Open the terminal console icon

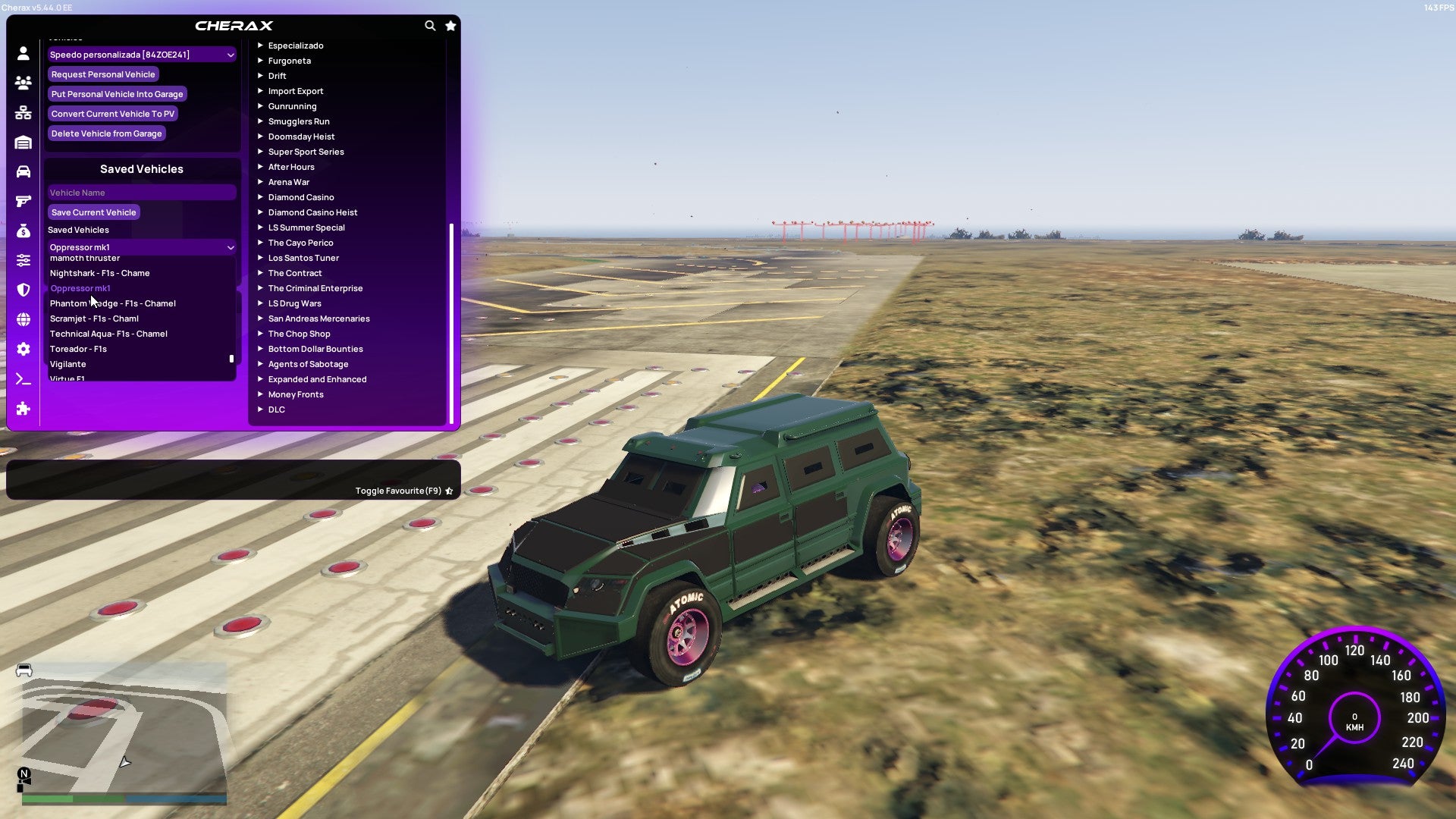23,378
